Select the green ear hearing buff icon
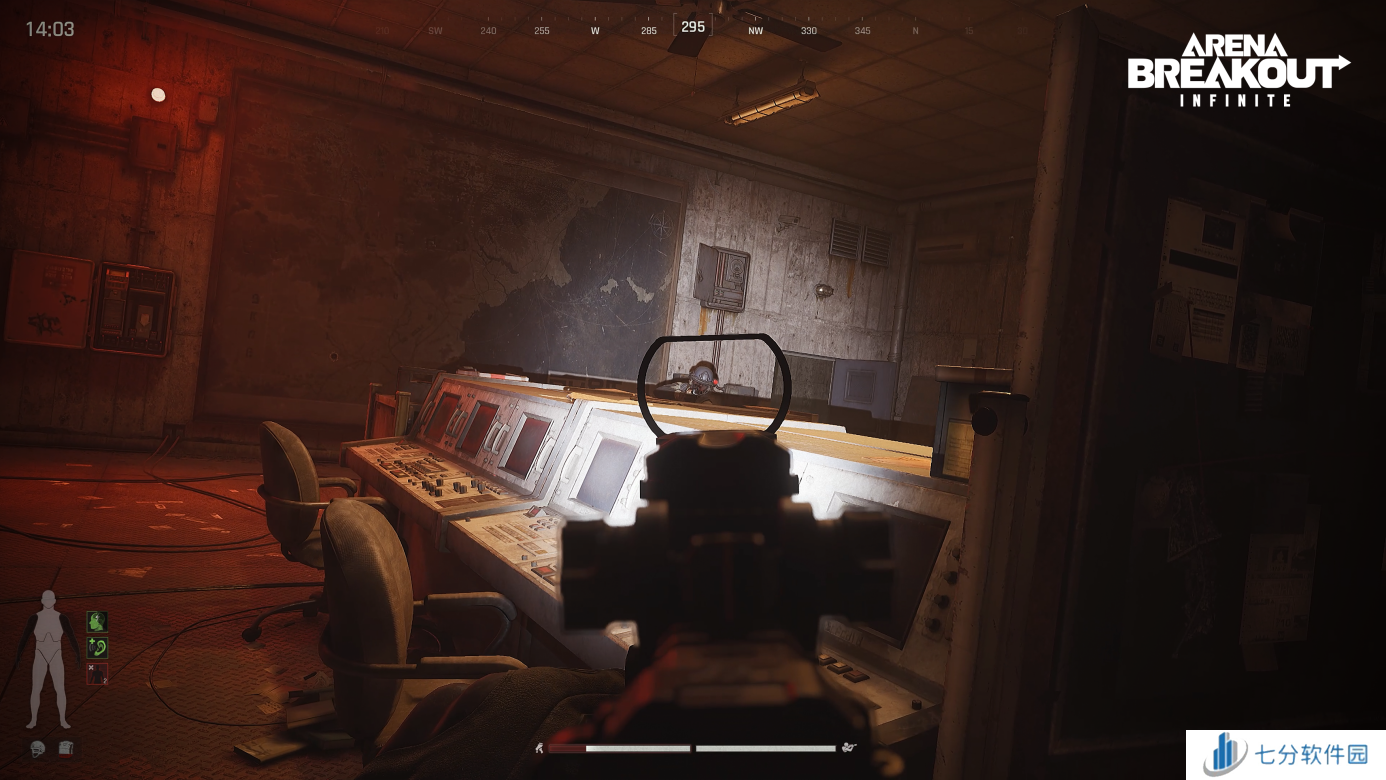Image resolution: width=1386 pixels, height=780 pixels. coord(96,648)
